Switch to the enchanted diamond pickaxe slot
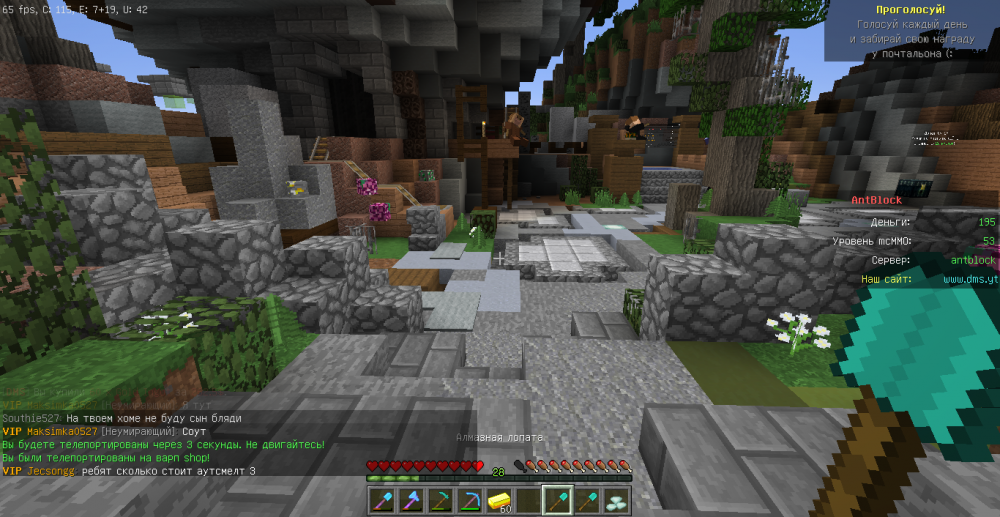 pyautogui.click(x=470, y=500)
